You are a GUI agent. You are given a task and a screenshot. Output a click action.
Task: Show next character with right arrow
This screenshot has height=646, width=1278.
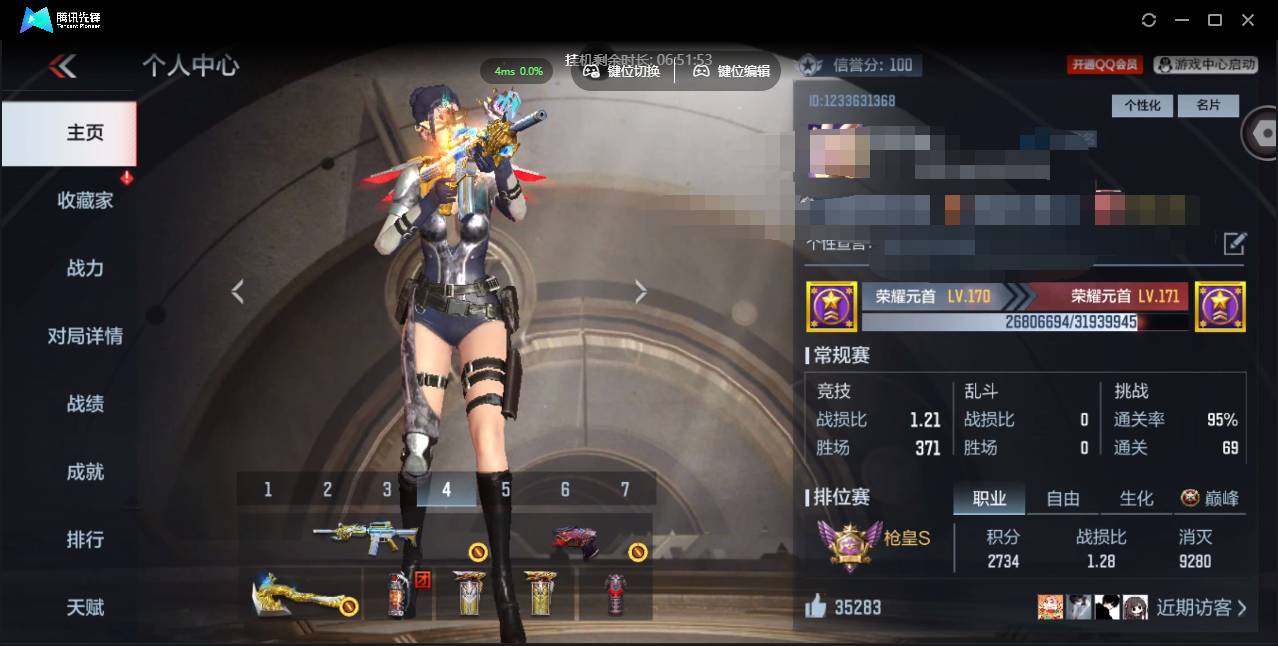pyautogui.click(x=641, y=291)
